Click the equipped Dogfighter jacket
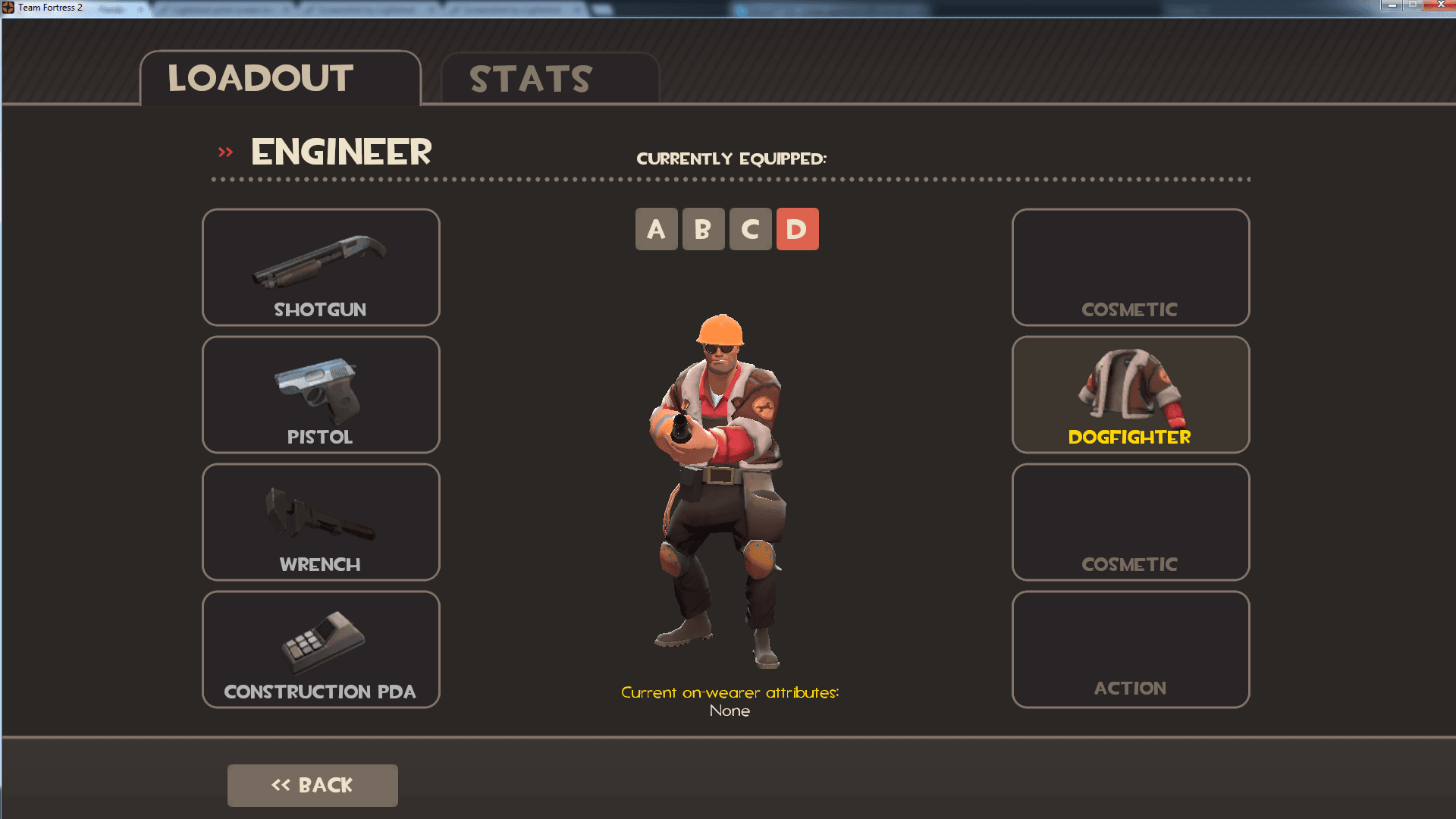Screen dimensions: 1456x819 pos(1130,394)
